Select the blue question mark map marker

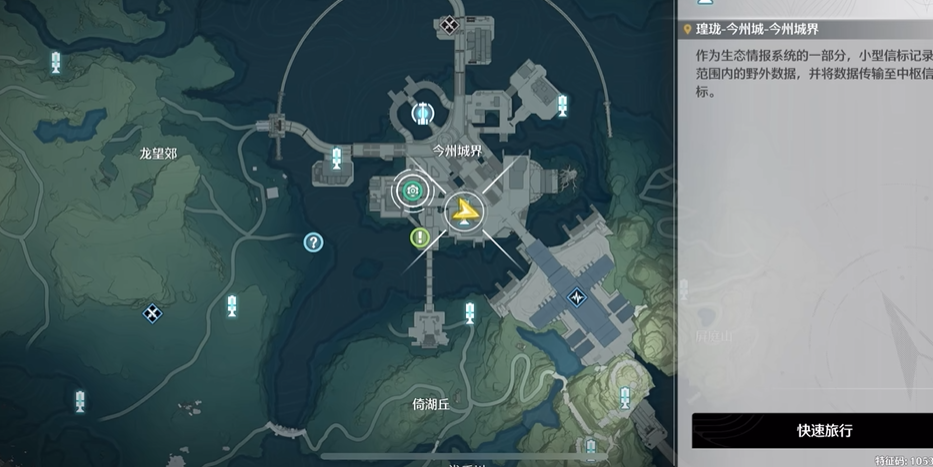click(x=313, y=242)
